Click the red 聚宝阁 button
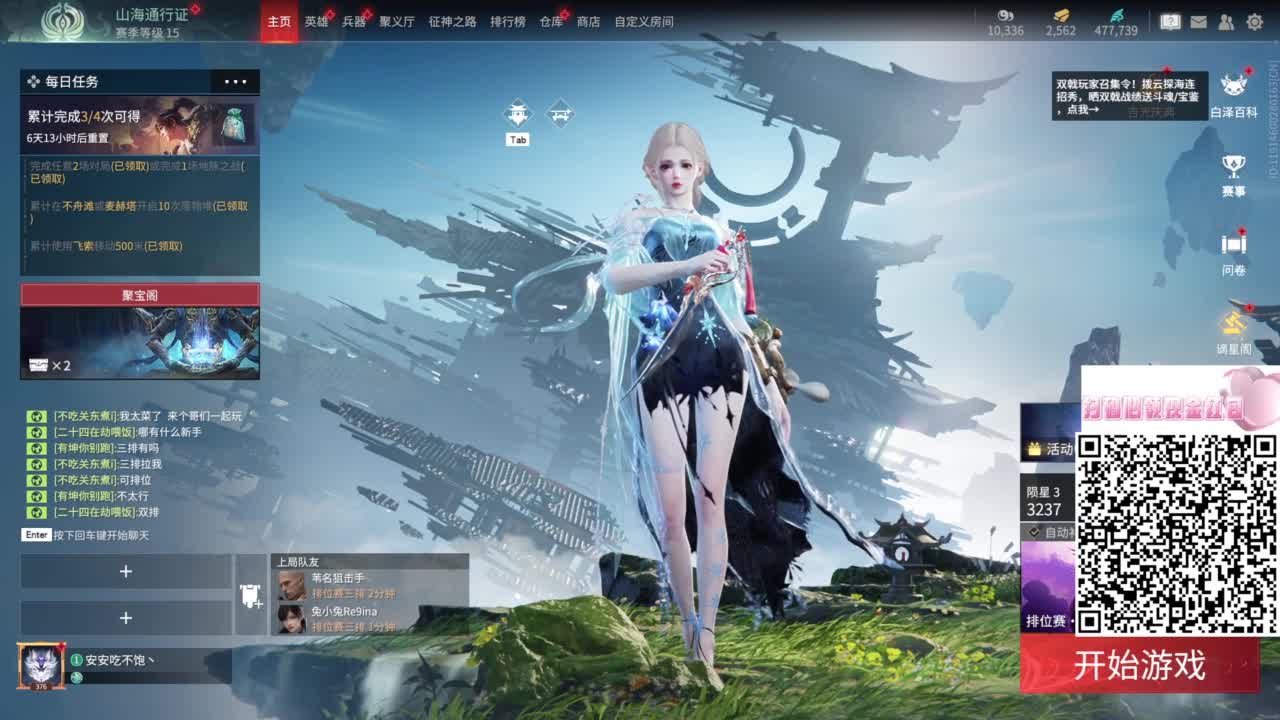The width and height of the screenshot is (1280, 720). pyautogui.click(x=139, y=294)
